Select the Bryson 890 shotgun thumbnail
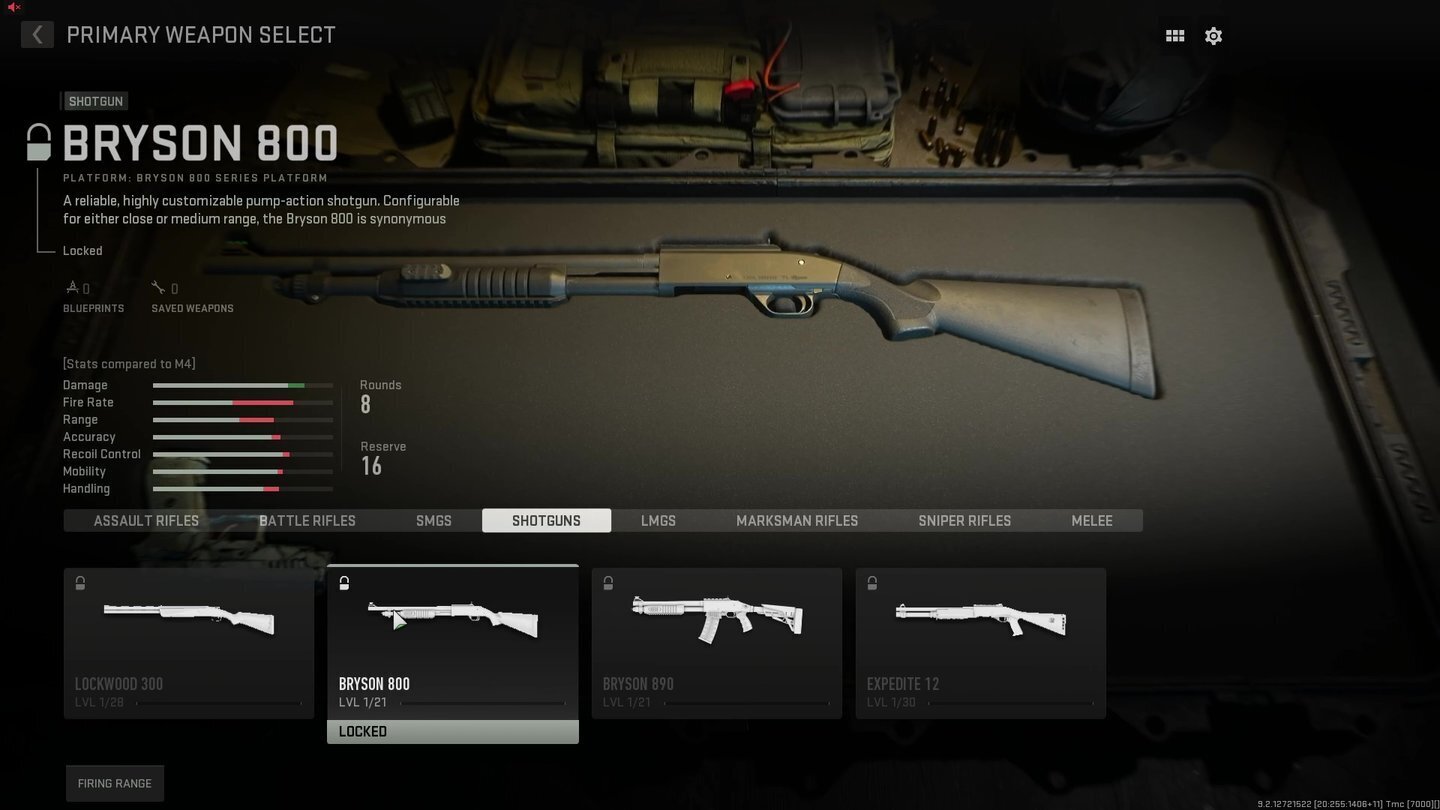 coord(716,630)
